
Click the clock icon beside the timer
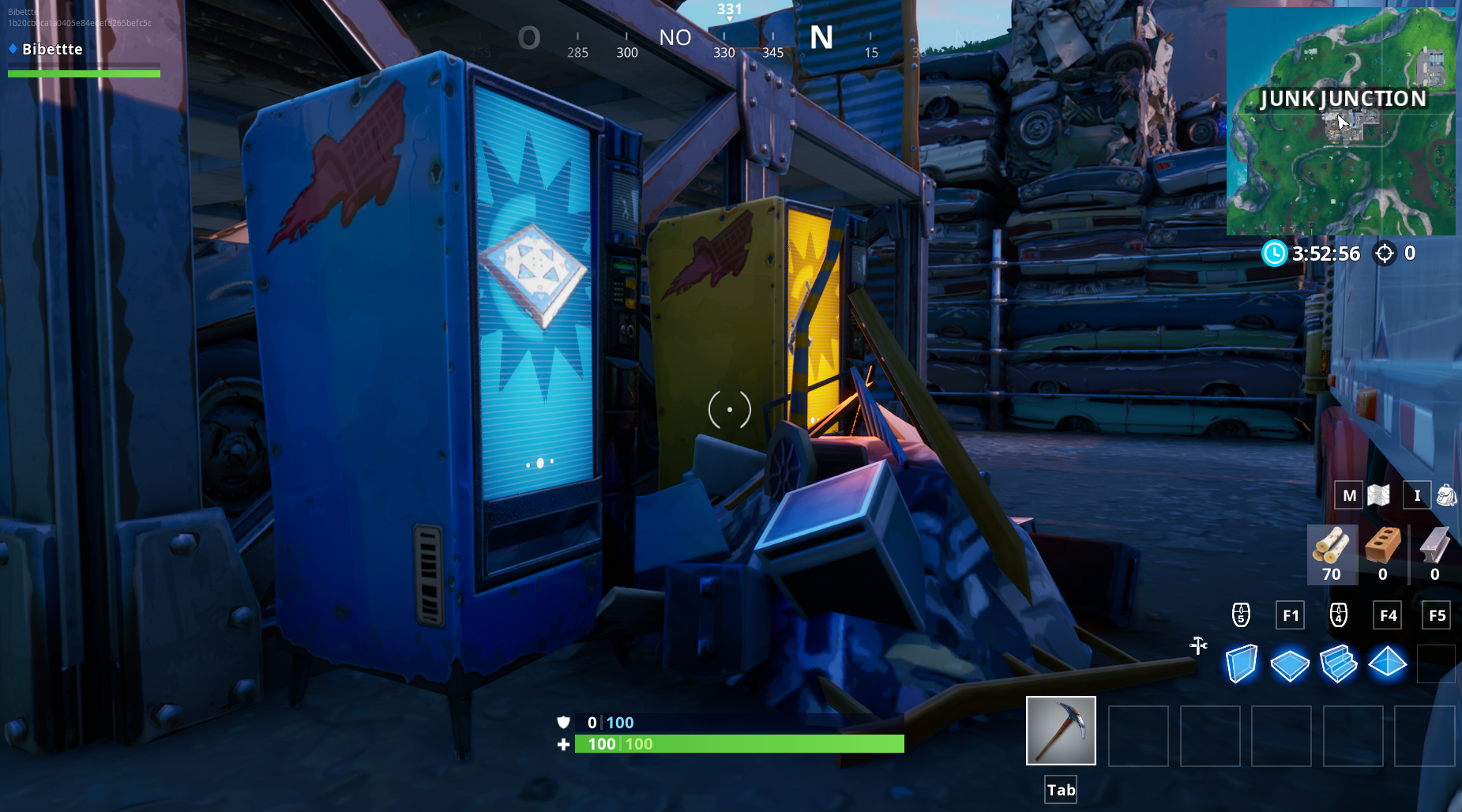coord(1273,254)
